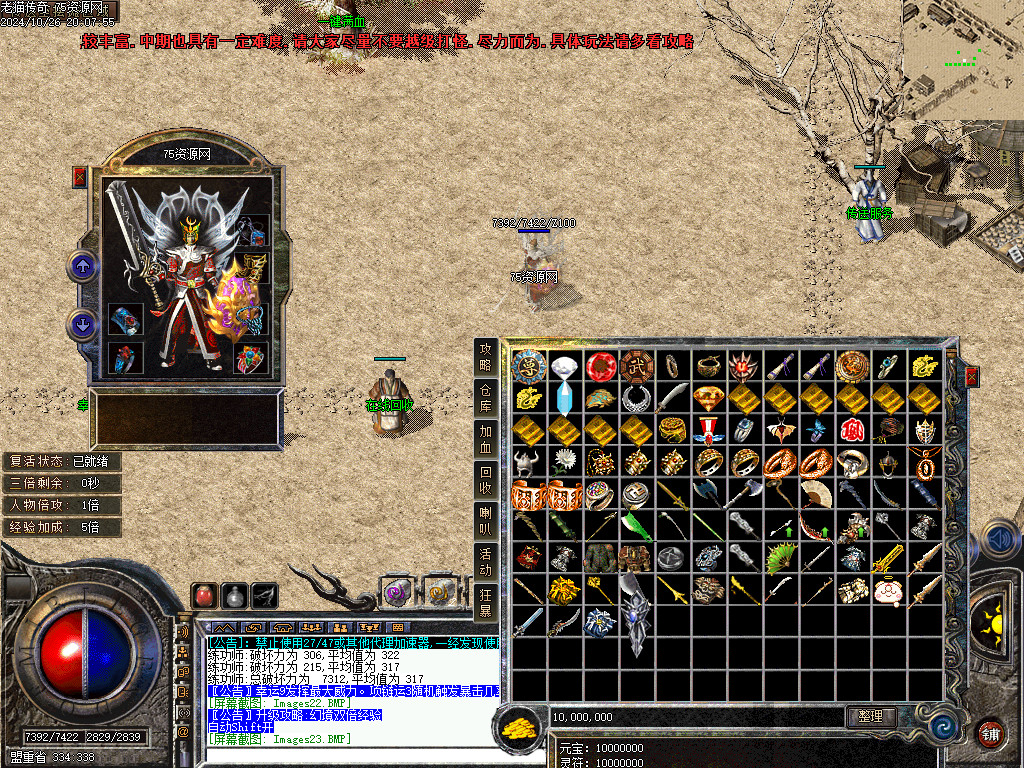Open the minimap
The image size is (1024, 768).
(962, 58)
